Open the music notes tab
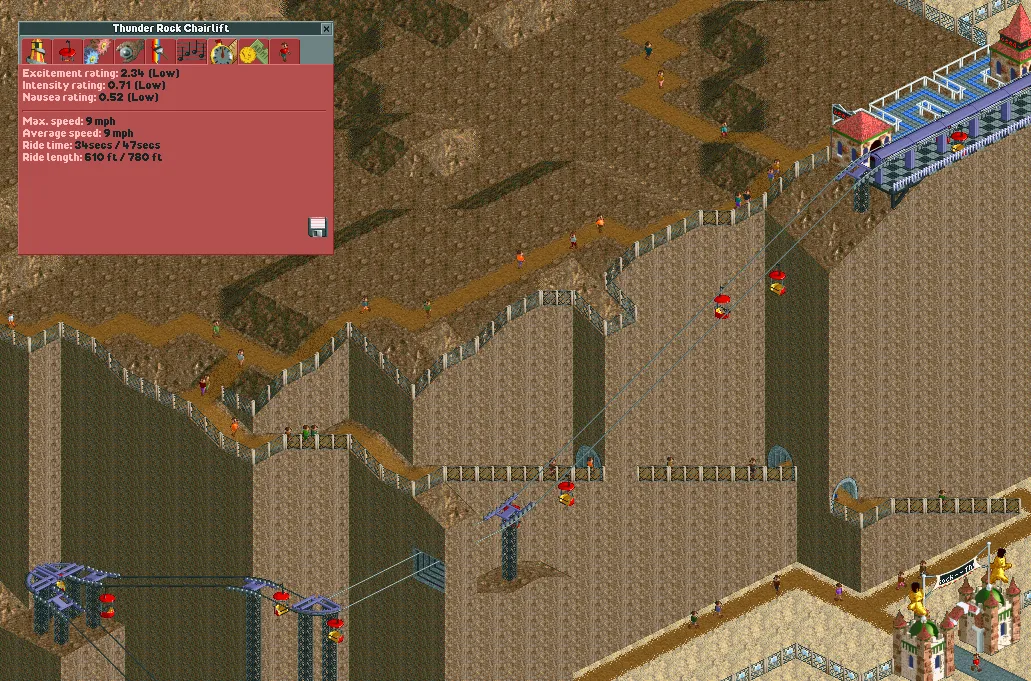Viewport: 1031px width, 681px height. (x=191, y=51)
